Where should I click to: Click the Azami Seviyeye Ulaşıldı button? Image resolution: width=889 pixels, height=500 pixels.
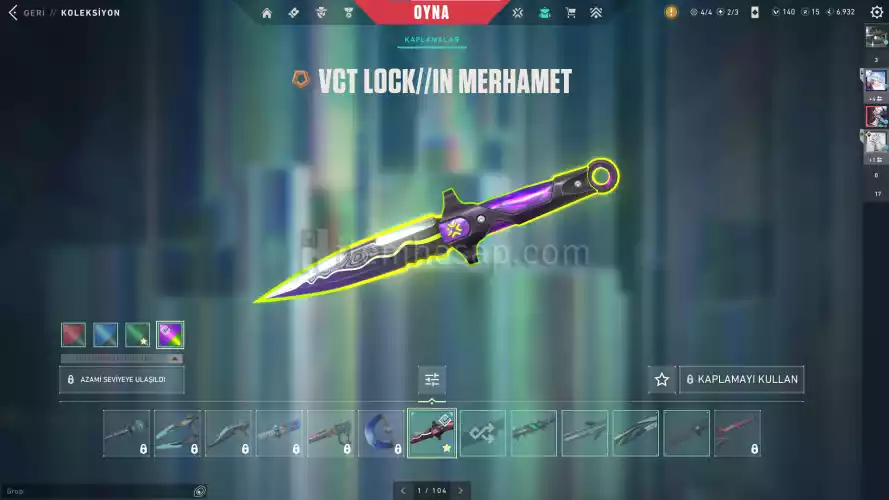pos(121,380)
